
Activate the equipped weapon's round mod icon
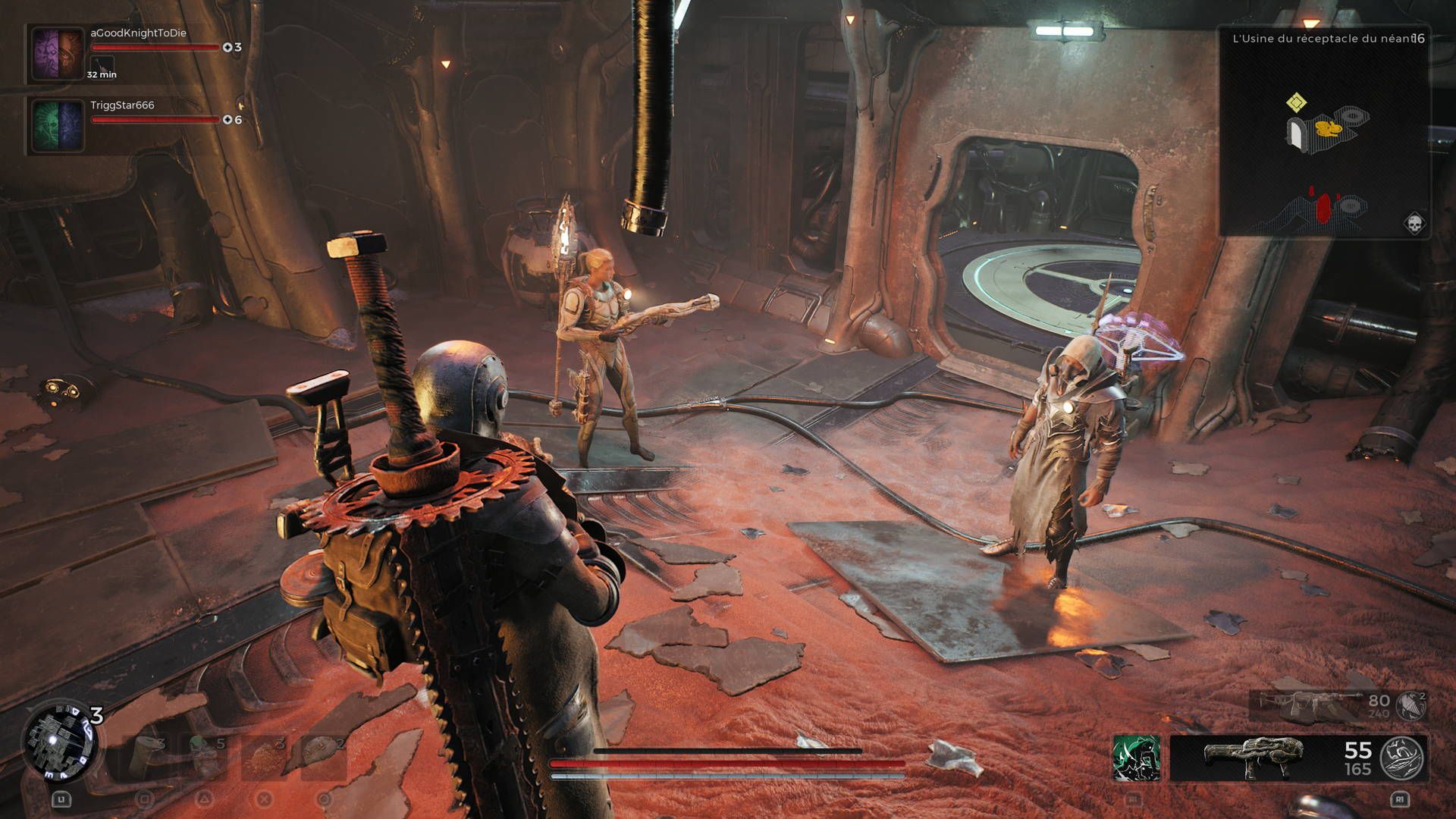1401,758
